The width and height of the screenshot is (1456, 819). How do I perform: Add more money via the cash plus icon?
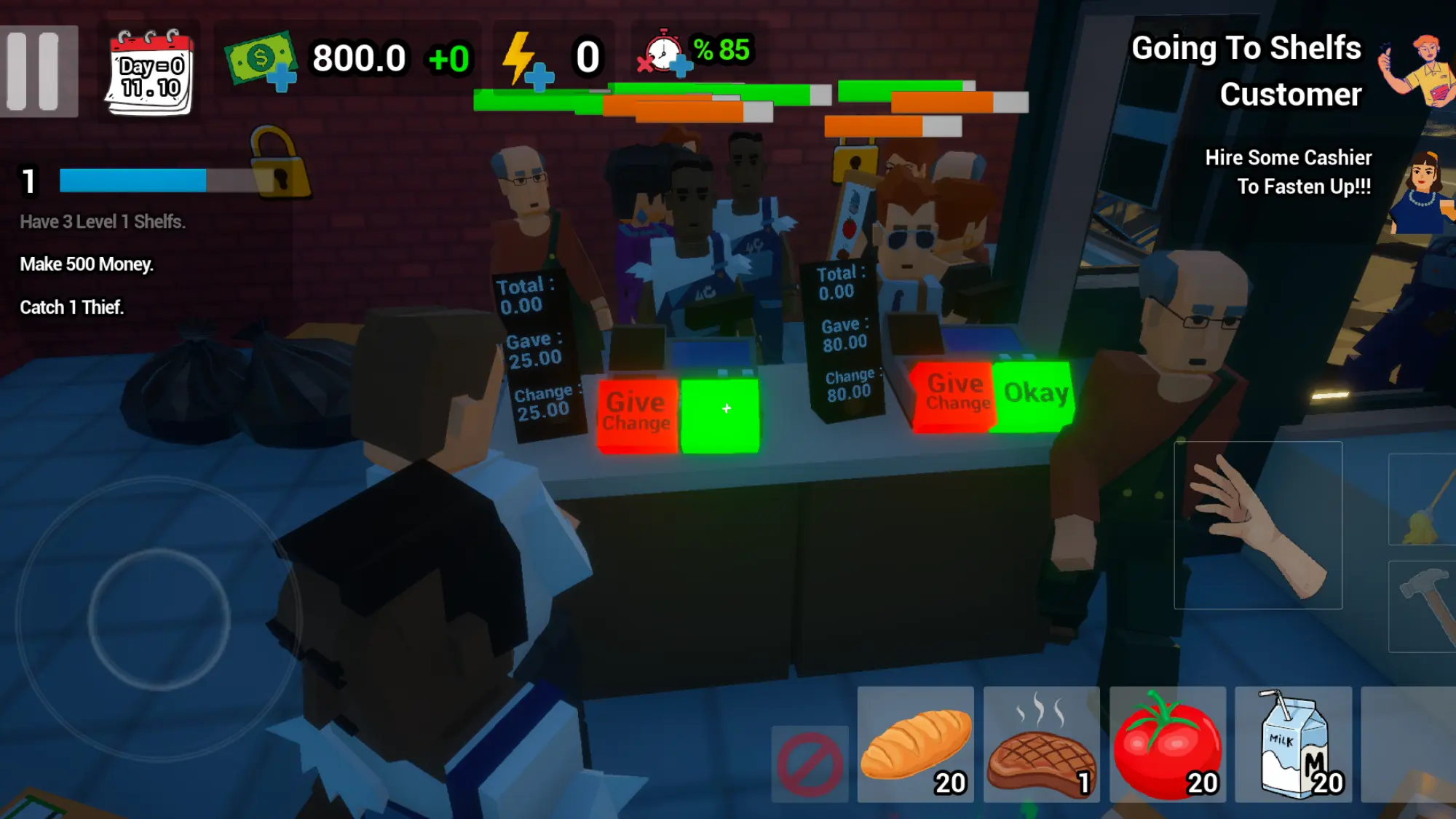(262, 61)
